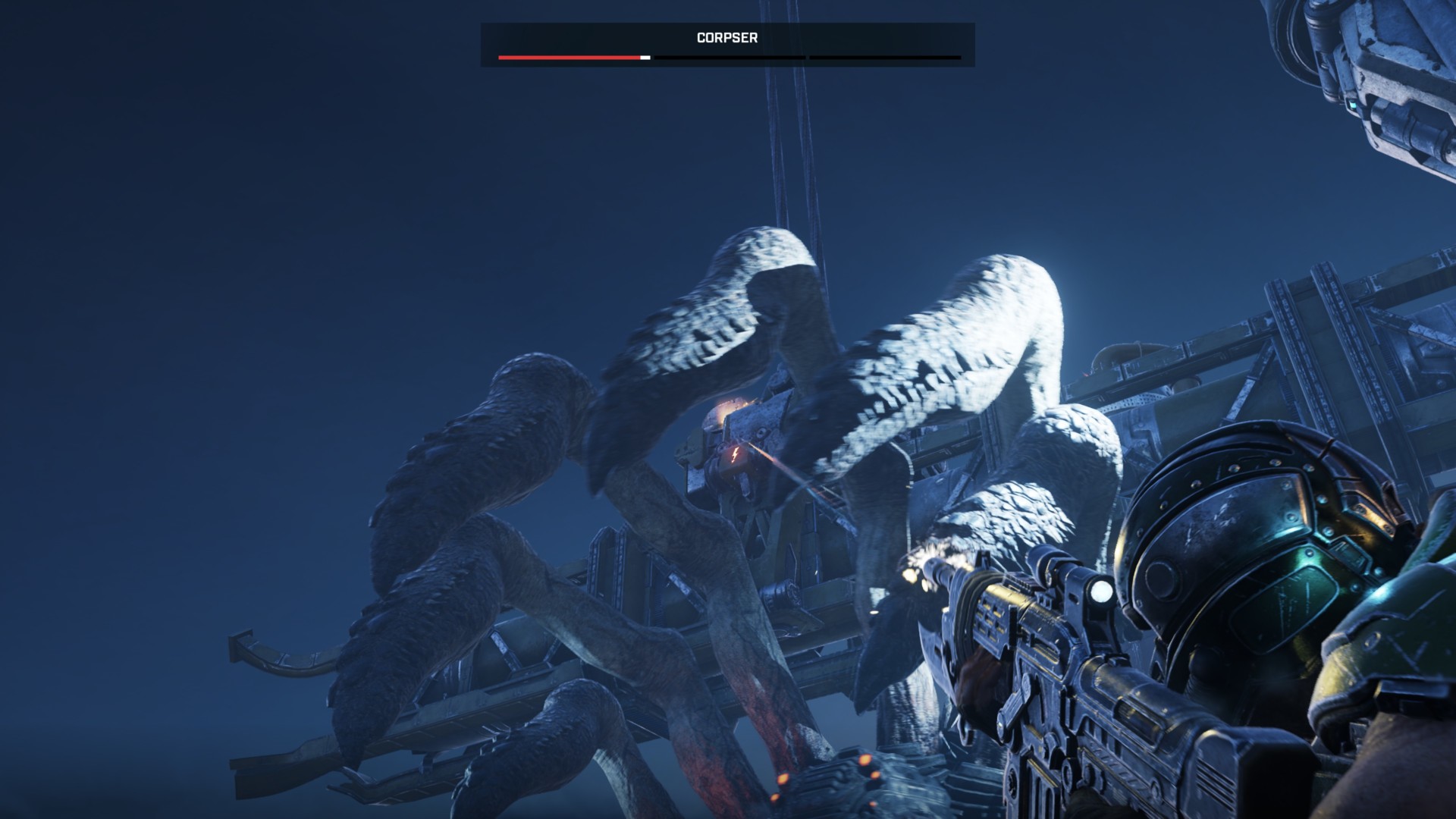Click the CORPSER boss title text
The width and height of the screenshot is (1456, 819).
coord(726,37)
